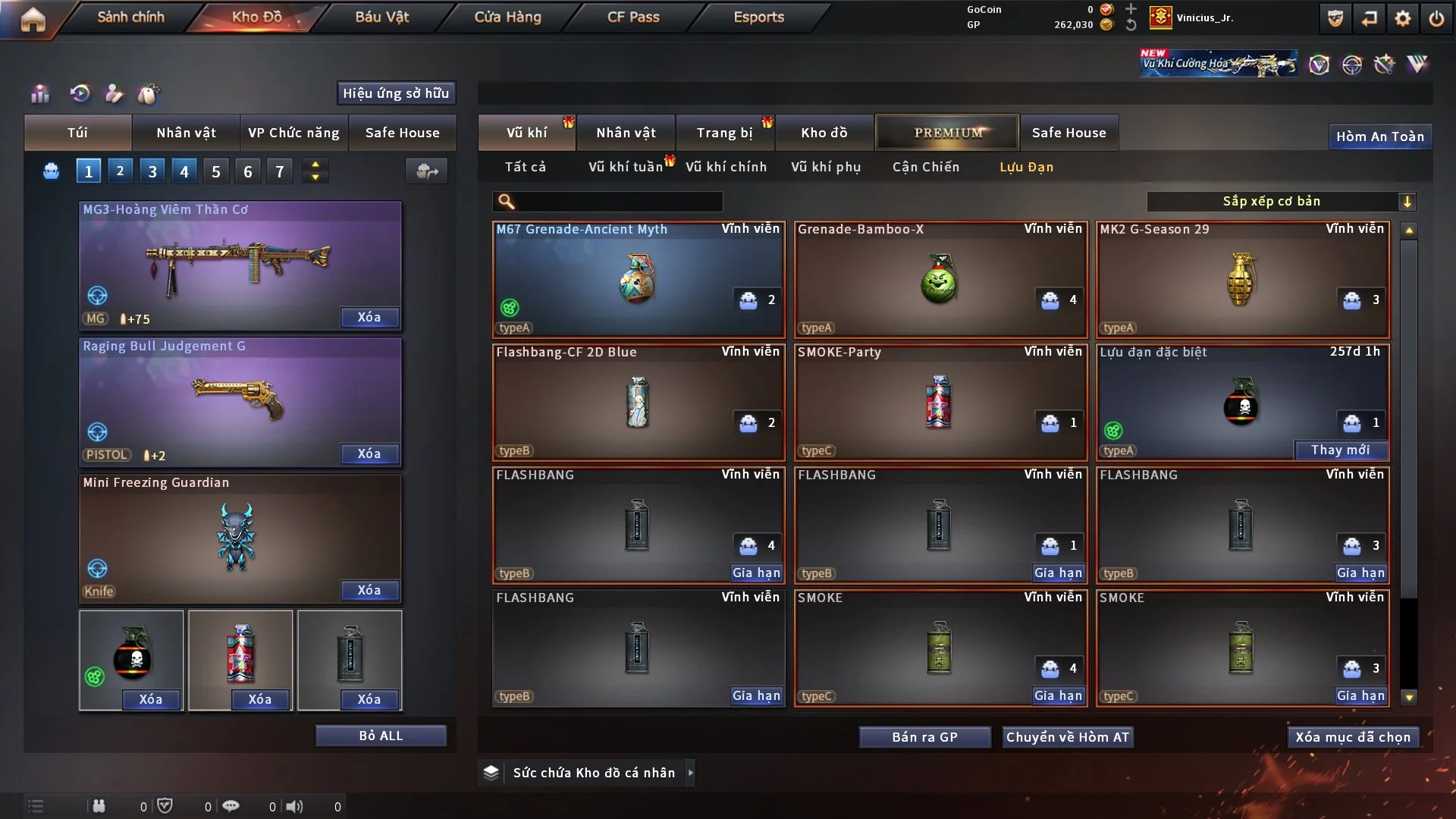
Task: Show Vũ khí chính primary weapons
Action: [726, 167]
